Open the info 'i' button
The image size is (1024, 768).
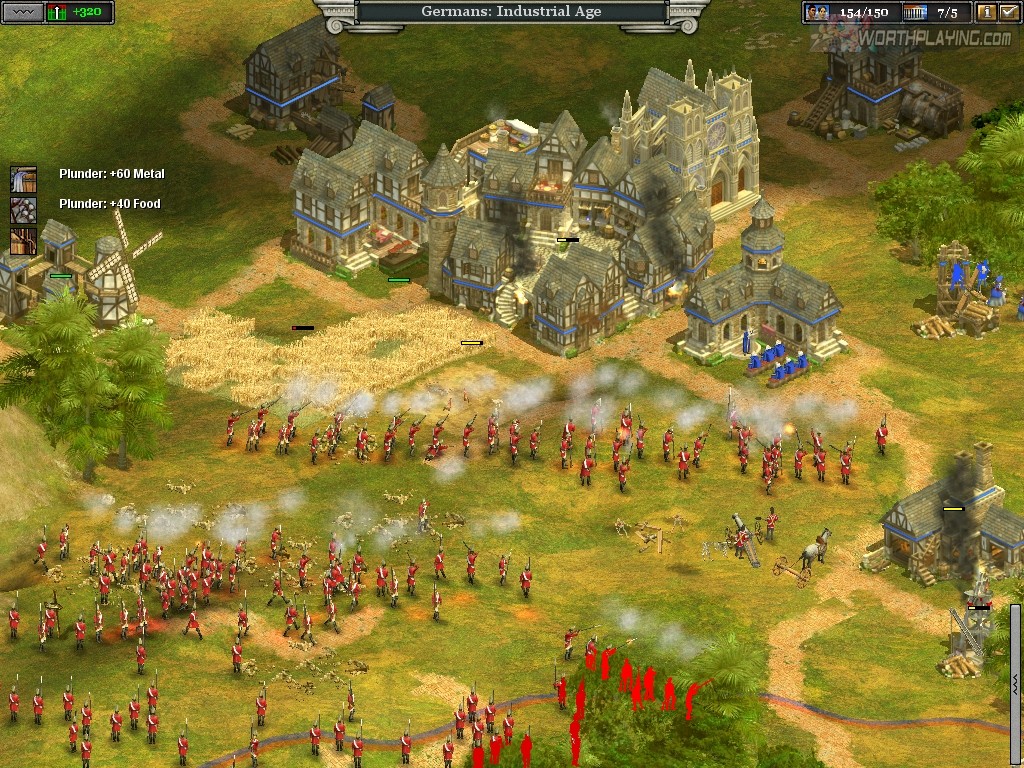987,12
